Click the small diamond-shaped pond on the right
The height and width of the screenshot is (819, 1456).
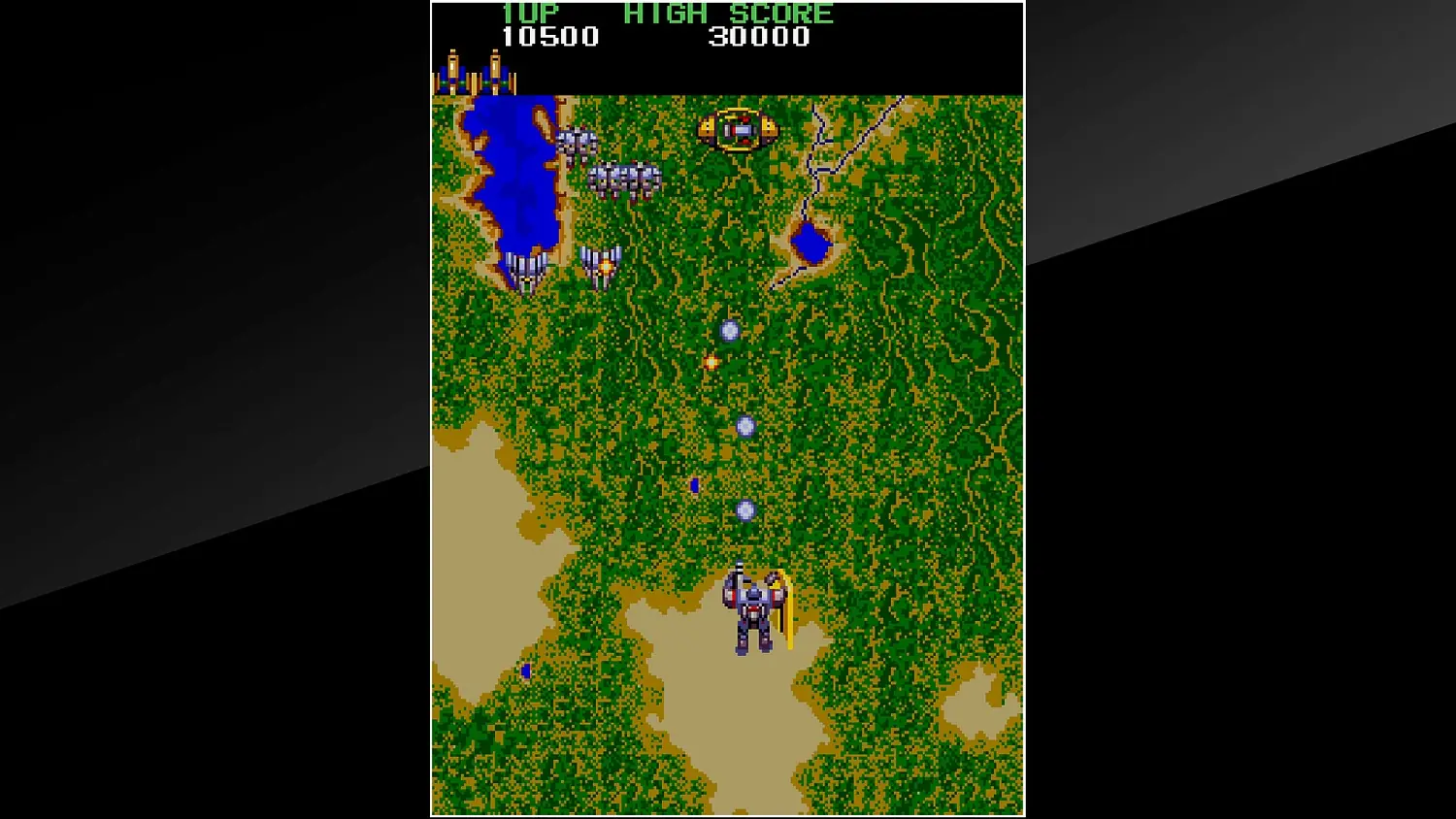[x=811, y=242]
